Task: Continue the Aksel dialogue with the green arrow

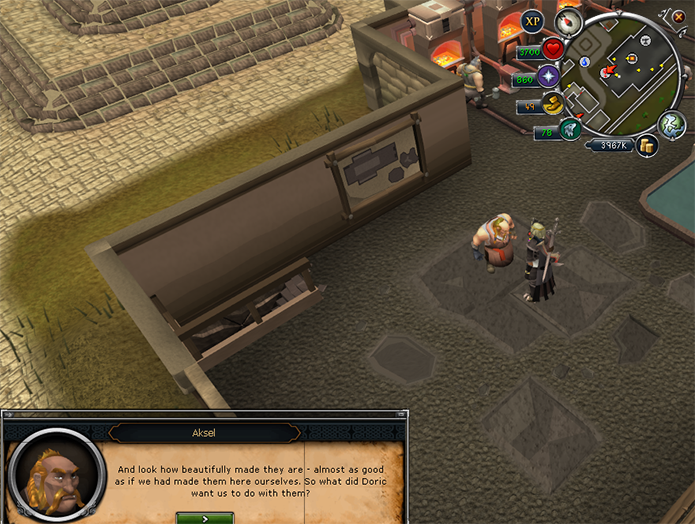Action: coord(205,518)
